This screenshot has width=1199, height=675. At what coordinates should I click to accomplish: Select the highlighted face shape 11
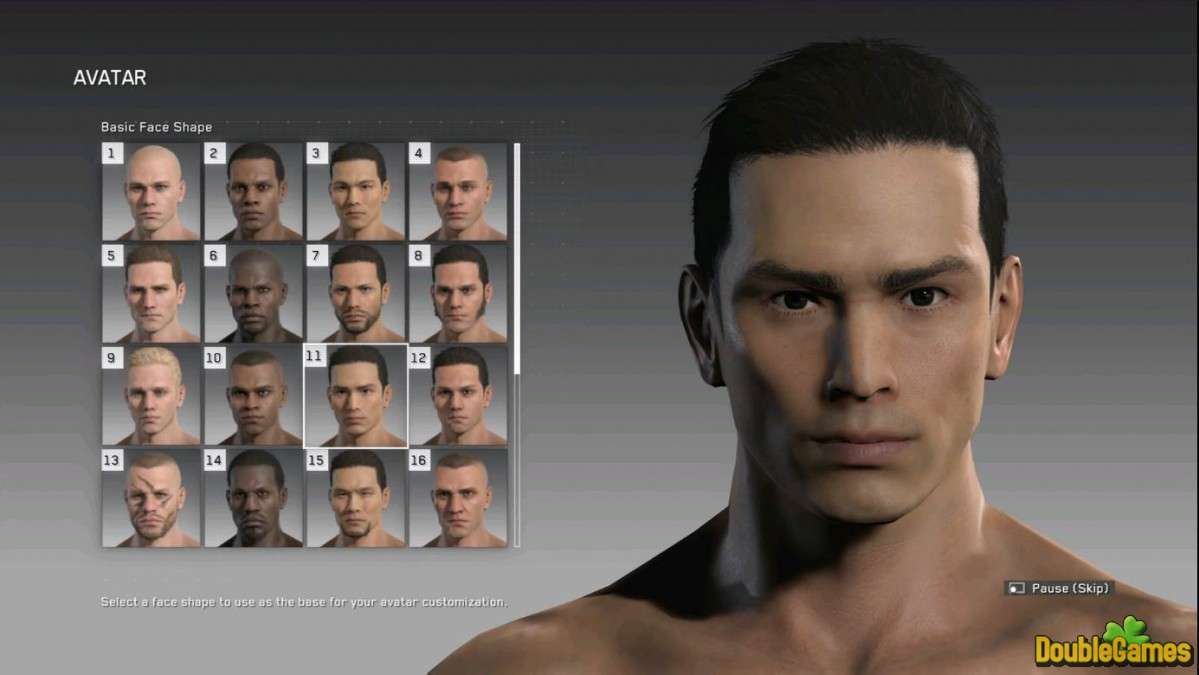(x=356, y=396)
